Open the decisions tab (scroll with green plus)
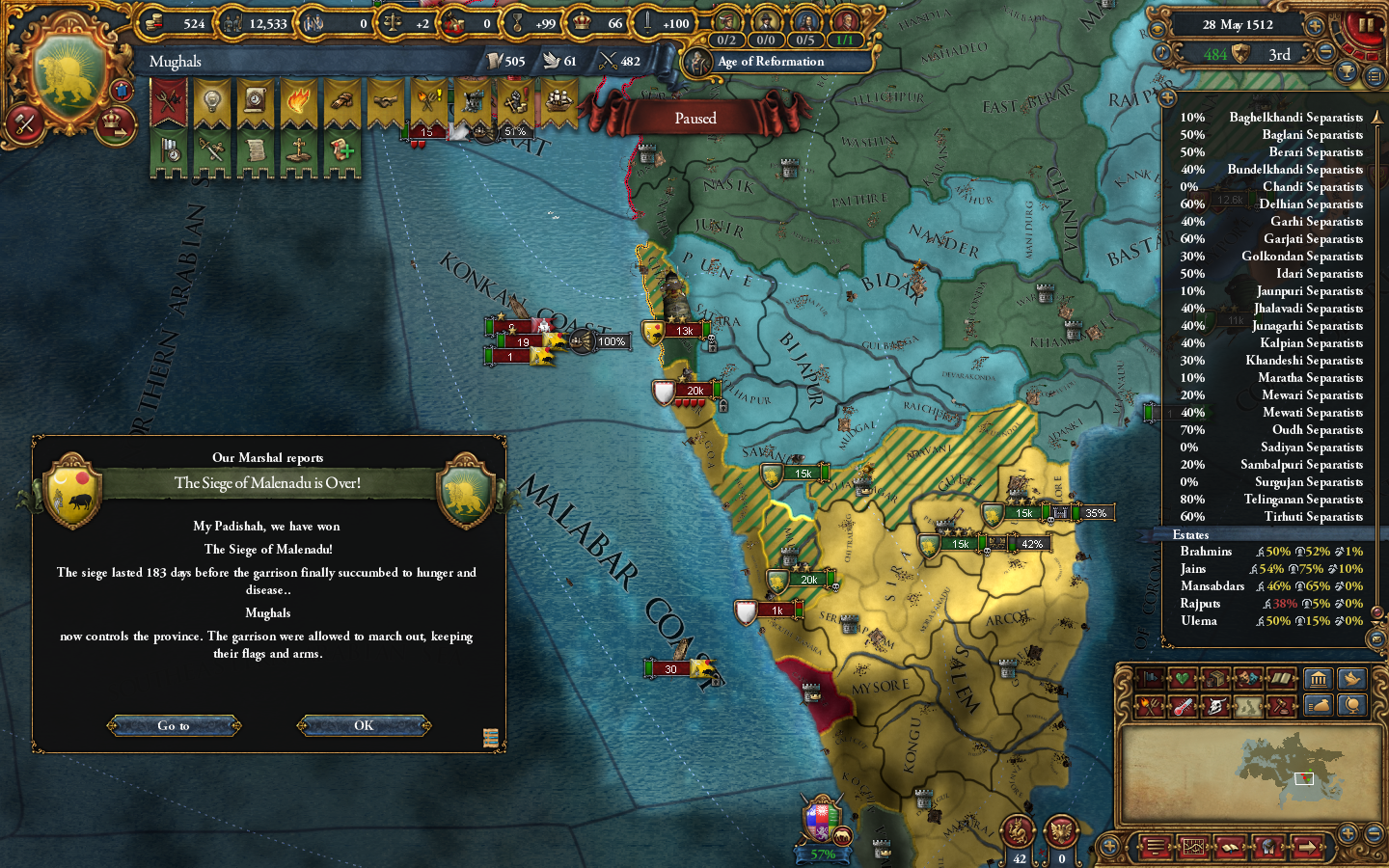Image resolution: width=1389 pixels, height=868 pixels. coord(340,151)
